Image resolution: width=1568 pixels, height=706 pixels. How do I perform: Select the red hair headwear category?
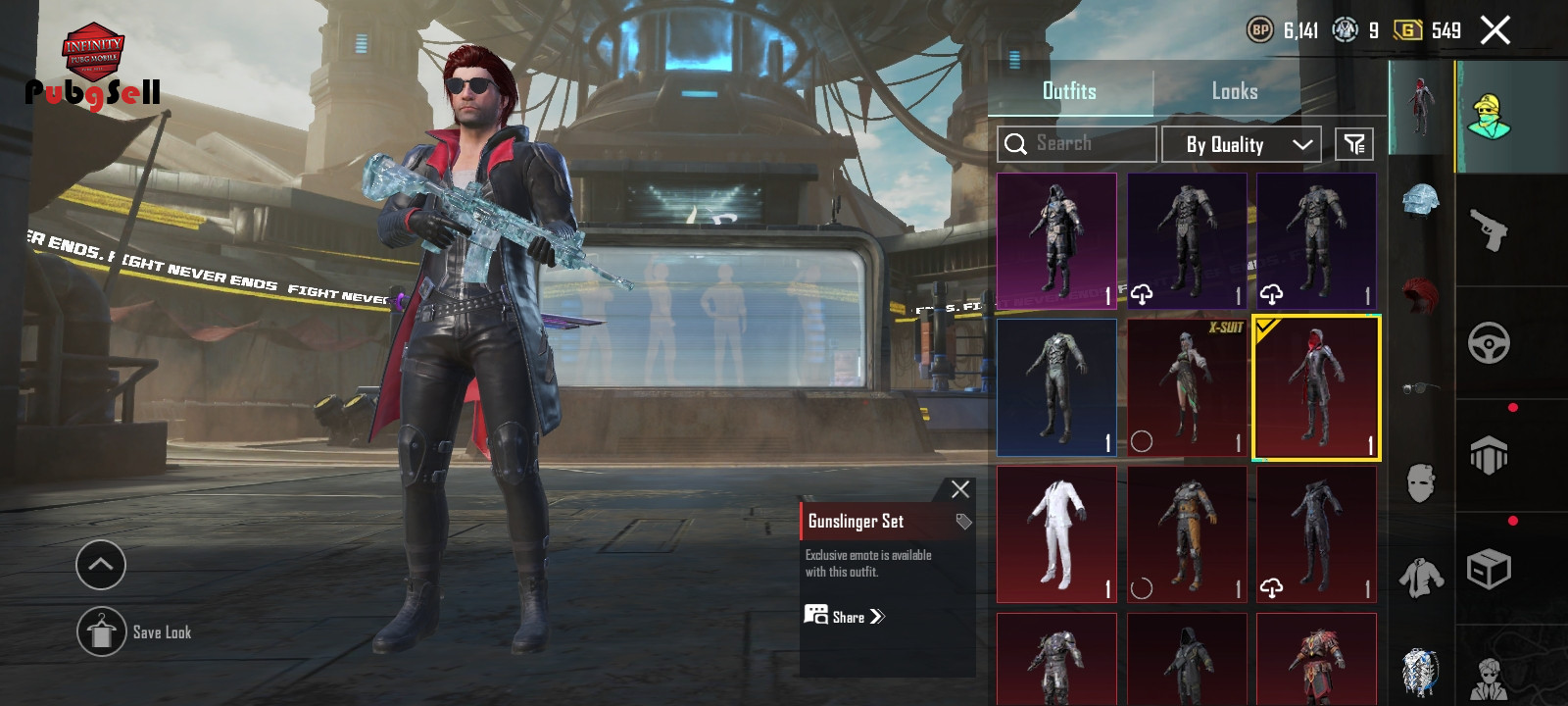coord(1420,294)
